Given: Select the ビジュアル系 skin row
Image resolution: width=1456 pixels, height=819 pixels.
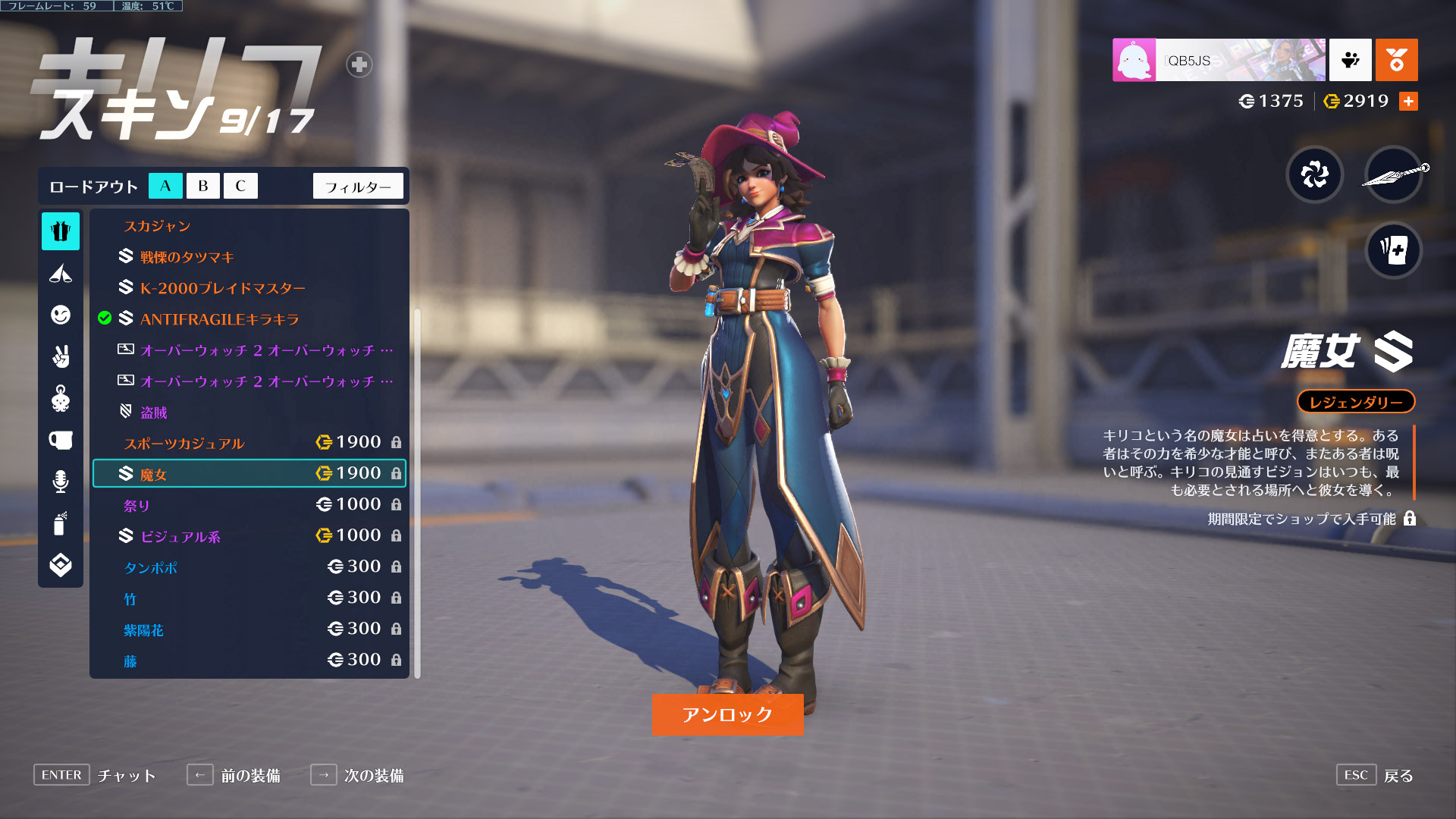Looking at the screenshot, I should (249, 536).
